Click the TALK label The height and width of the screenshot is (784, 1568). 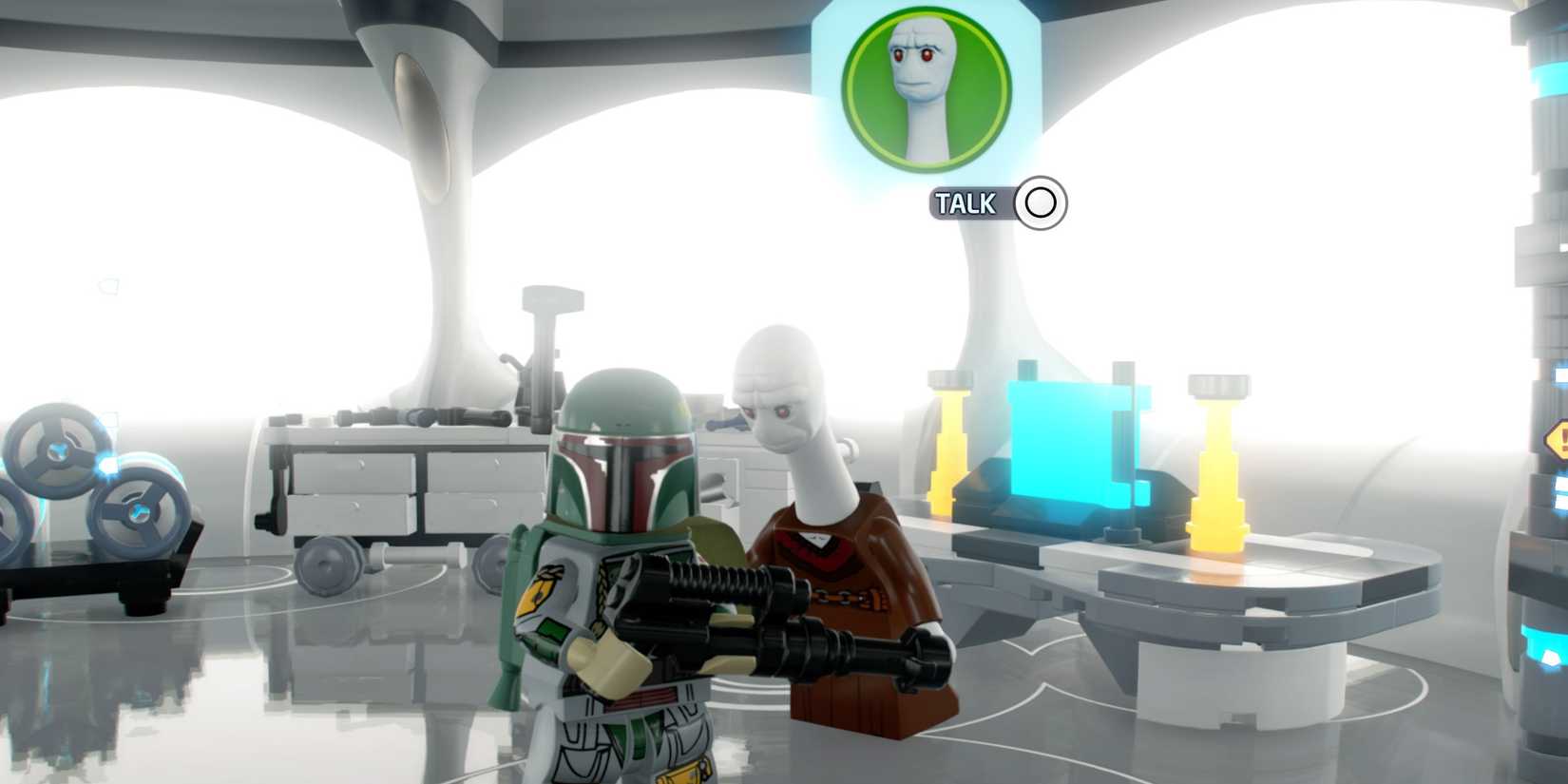pyautogui.click(x=968, y=202)
